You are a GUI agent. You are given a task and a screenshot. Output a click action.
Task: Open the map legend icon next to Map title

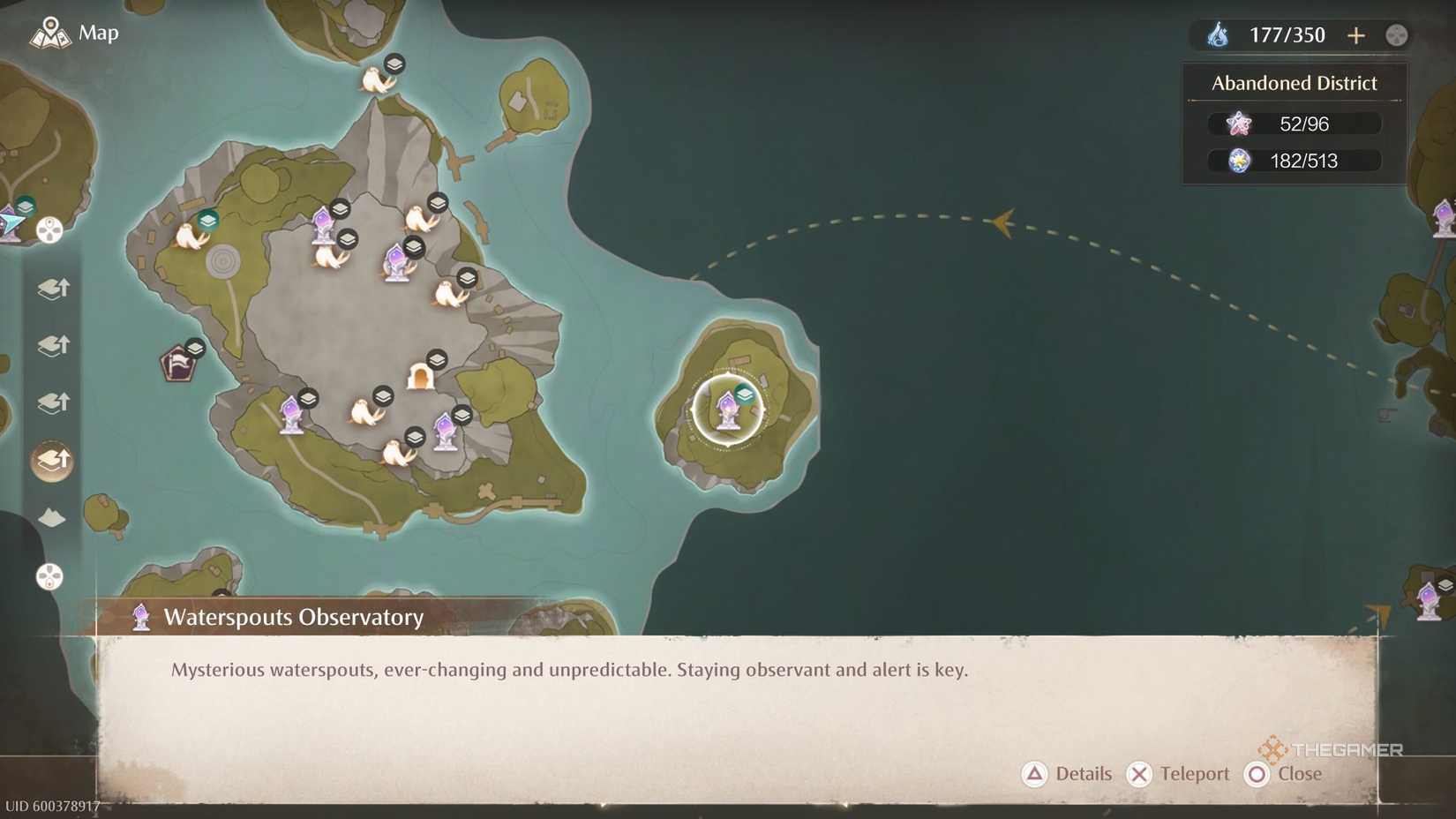click(51, 33)
